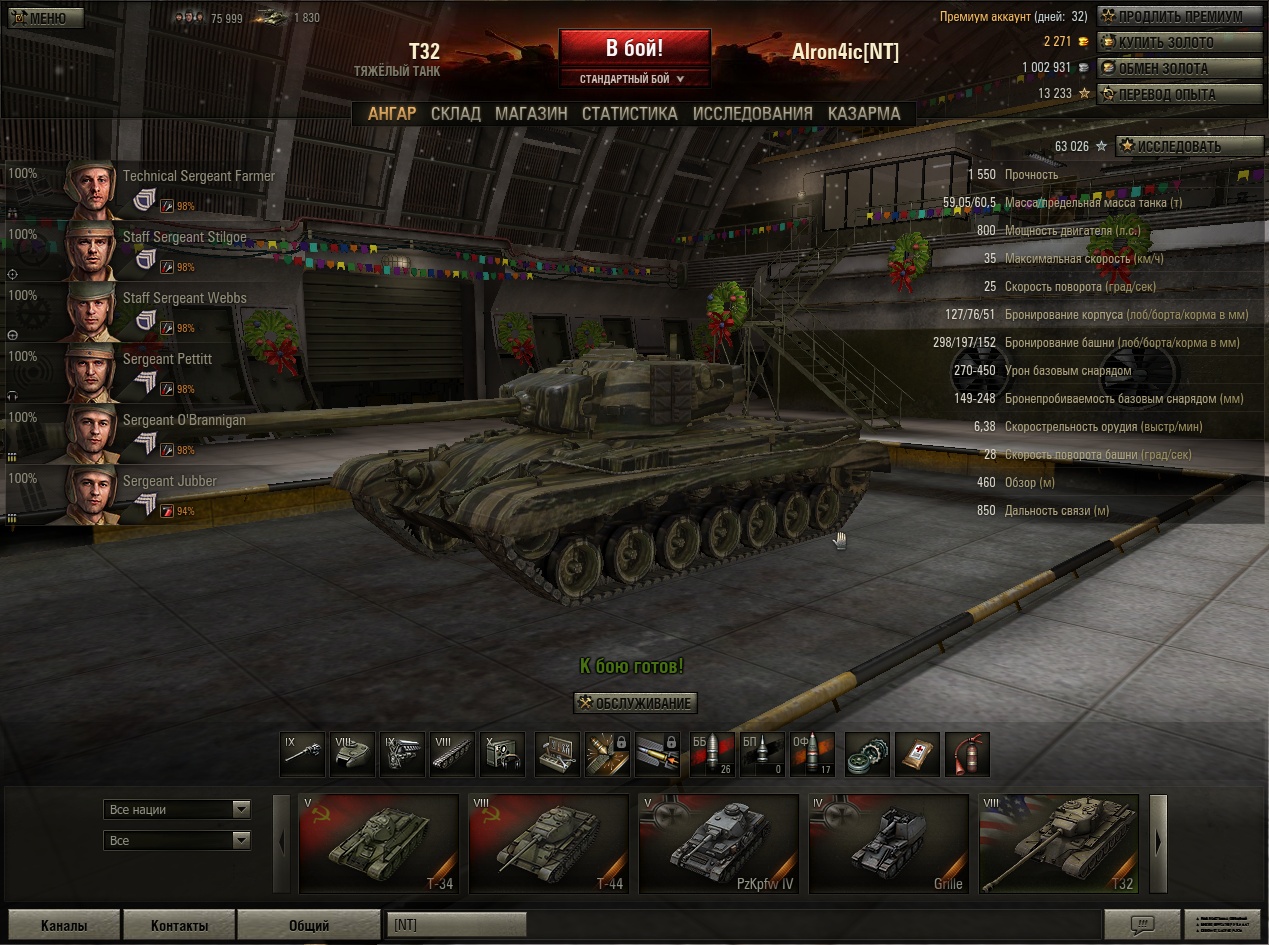Open the КАЗАРМА tab
1269x945 pixels.
coord(863,114)
